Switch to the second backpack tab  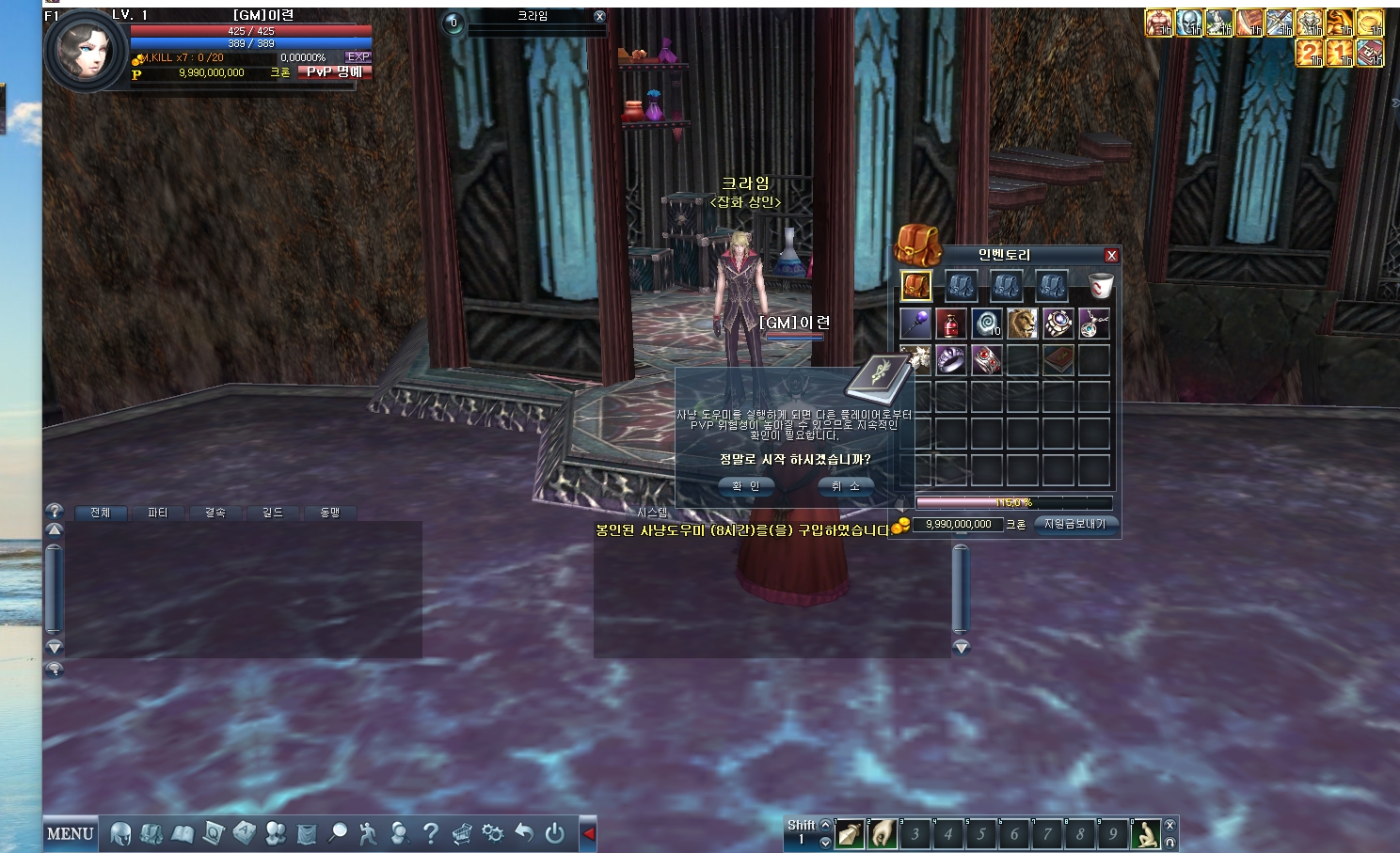coord(960,286)
